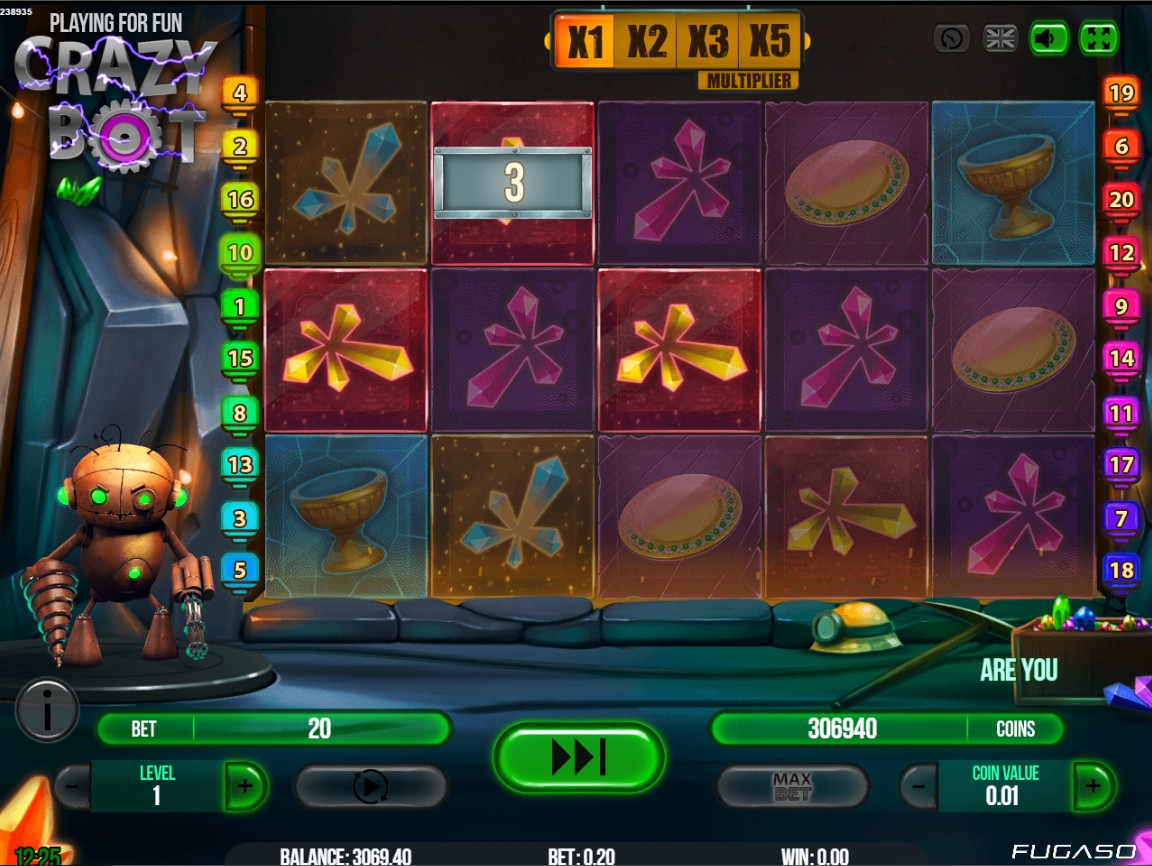
Task: Toggle the sound speaker button
Action: pos(1048,39)
